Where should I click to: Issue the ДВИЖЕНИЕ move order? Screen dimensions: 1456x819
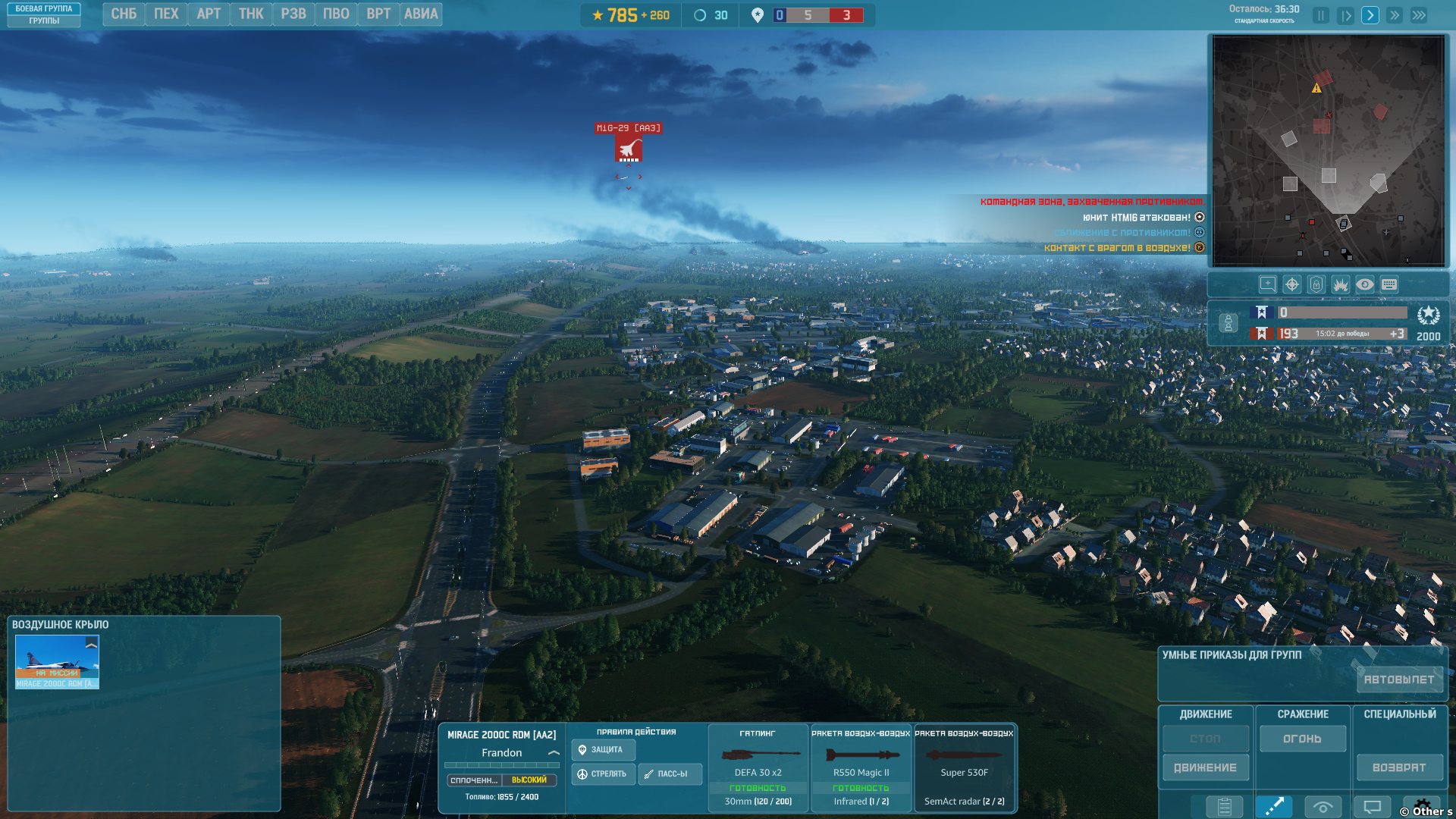pyautogui.click(x=1205, y=767)
